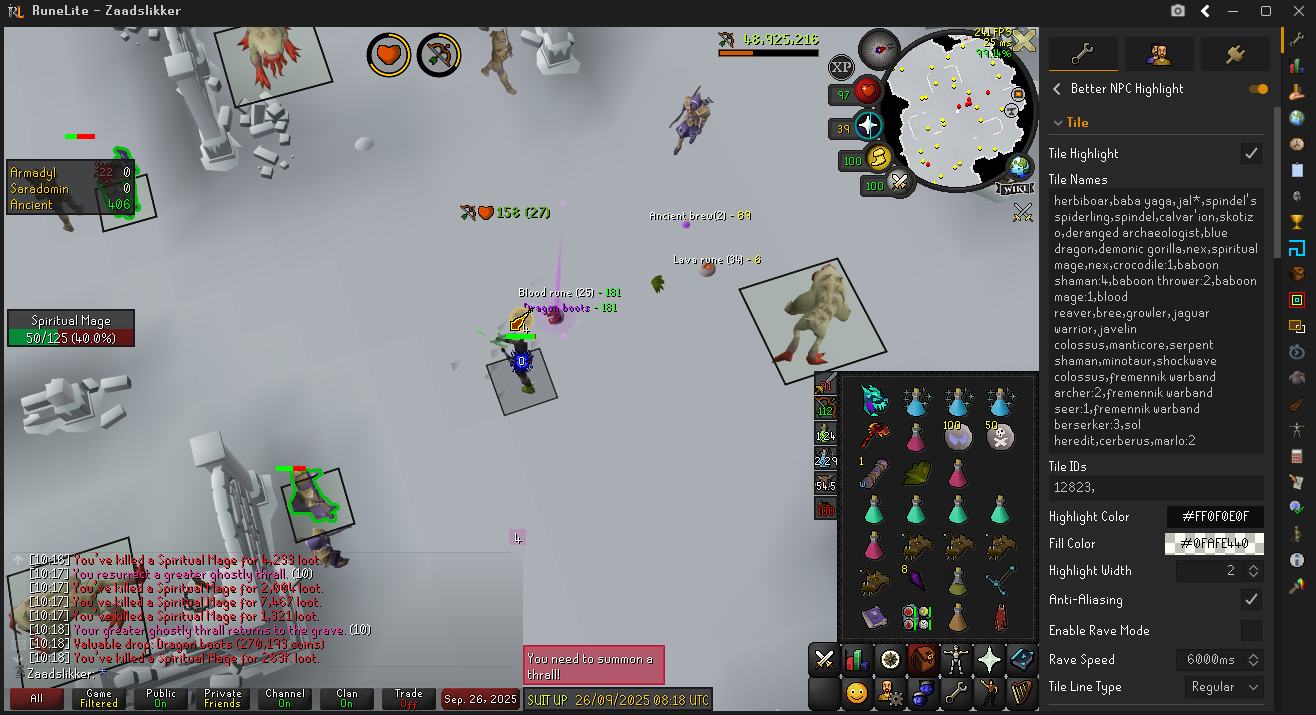Toggle the Better NPC Highlight plugin switch

coord(1258,89)
